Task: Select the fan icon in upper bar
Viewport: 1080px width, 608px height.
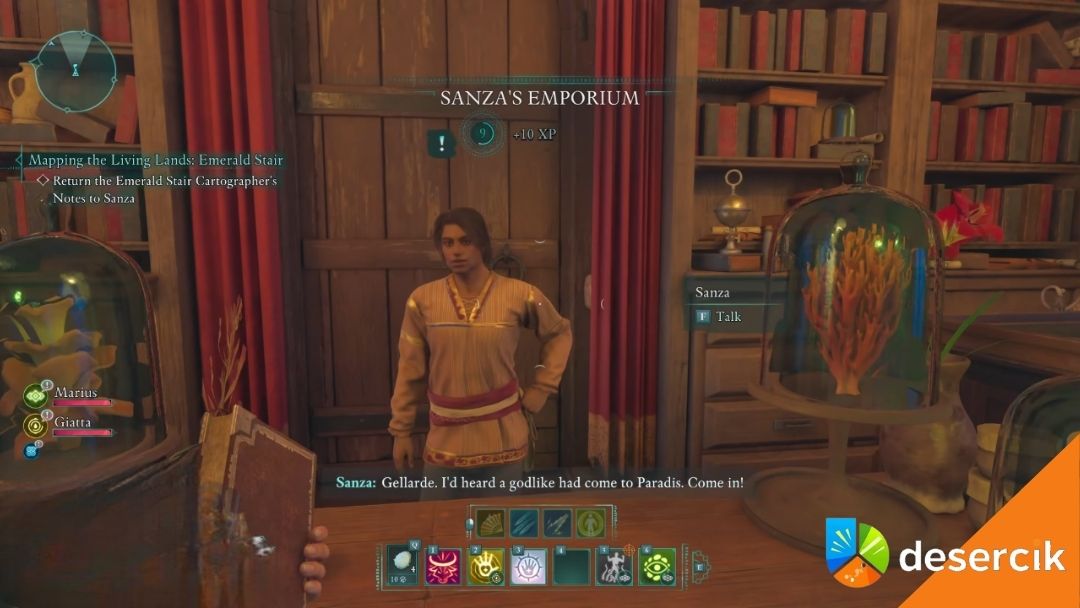Action: click(x=488, y=522)
